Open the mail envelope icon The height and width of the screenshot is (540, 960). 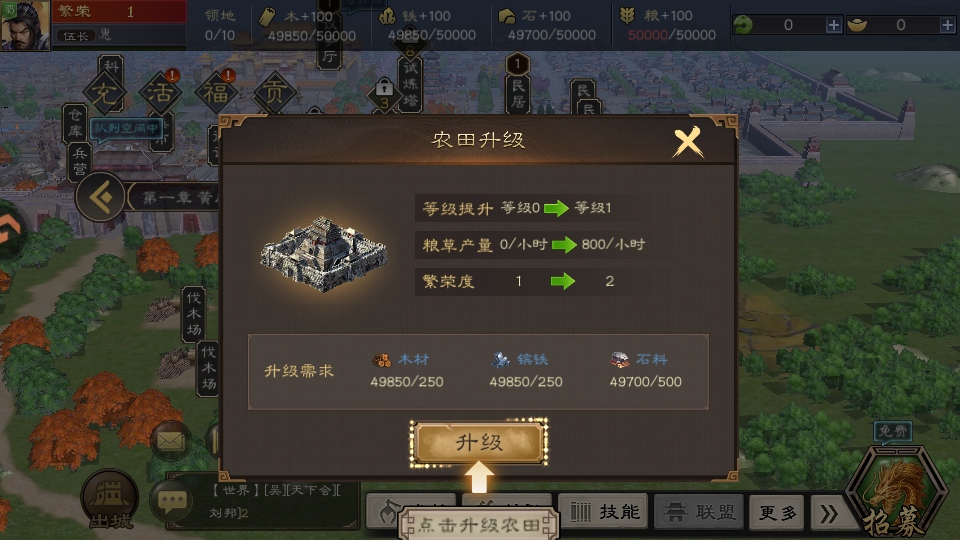coord(171,438)
